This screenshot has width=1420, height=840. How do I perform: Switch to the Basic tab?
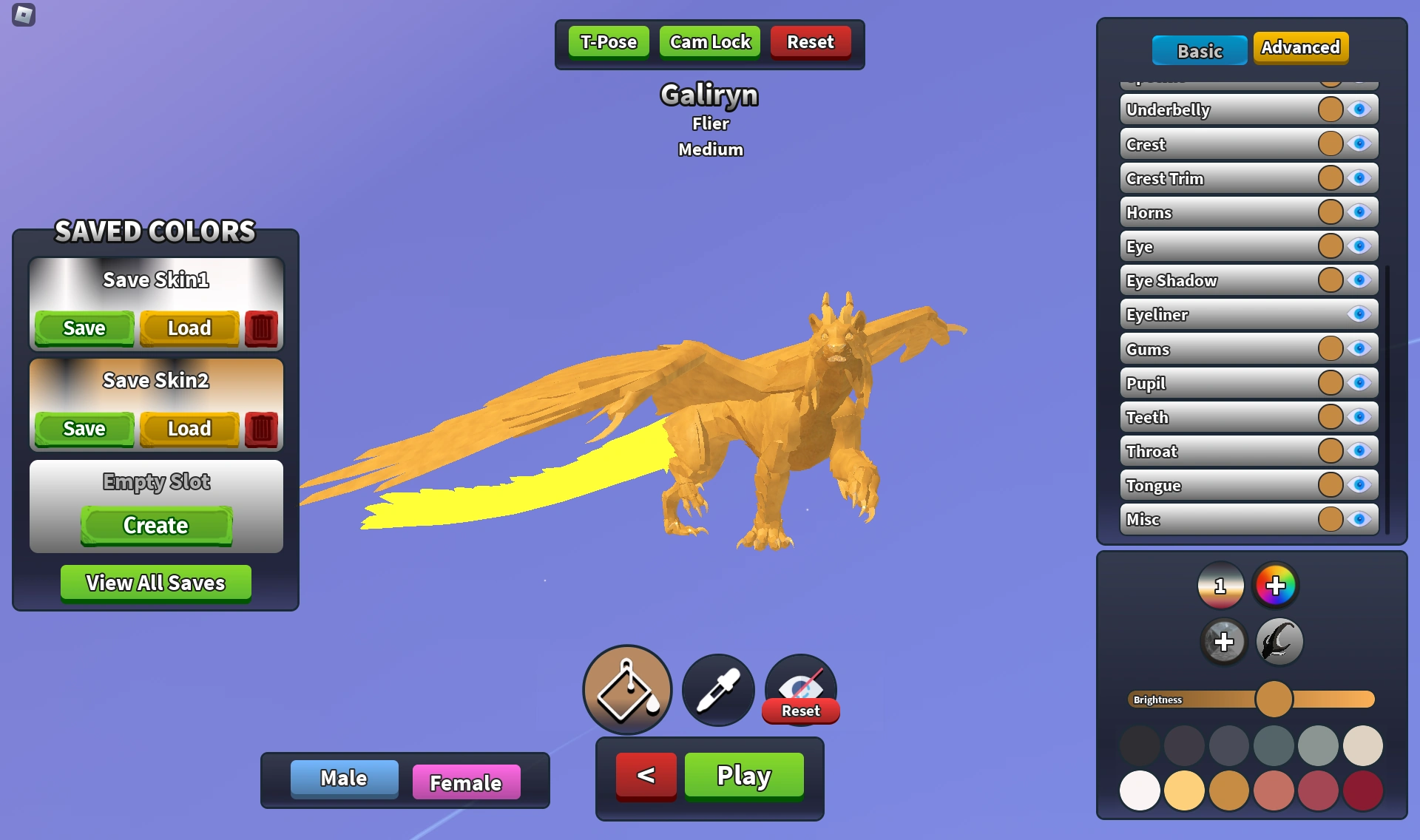coord(1199,51)
